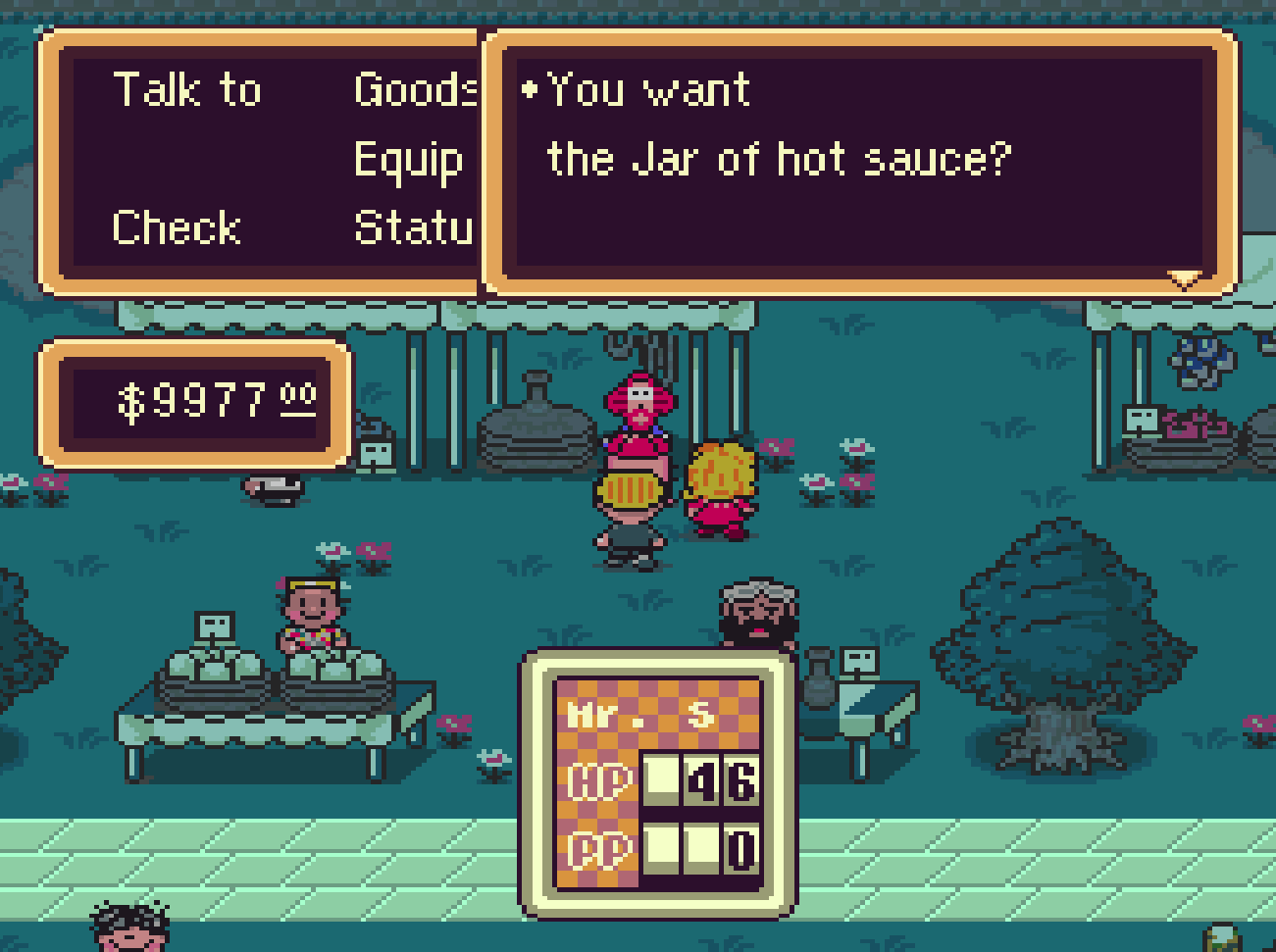This screenshot has width=1276, height=952.
Task: Choose the Equip command
Action: (x=408, y=160)
